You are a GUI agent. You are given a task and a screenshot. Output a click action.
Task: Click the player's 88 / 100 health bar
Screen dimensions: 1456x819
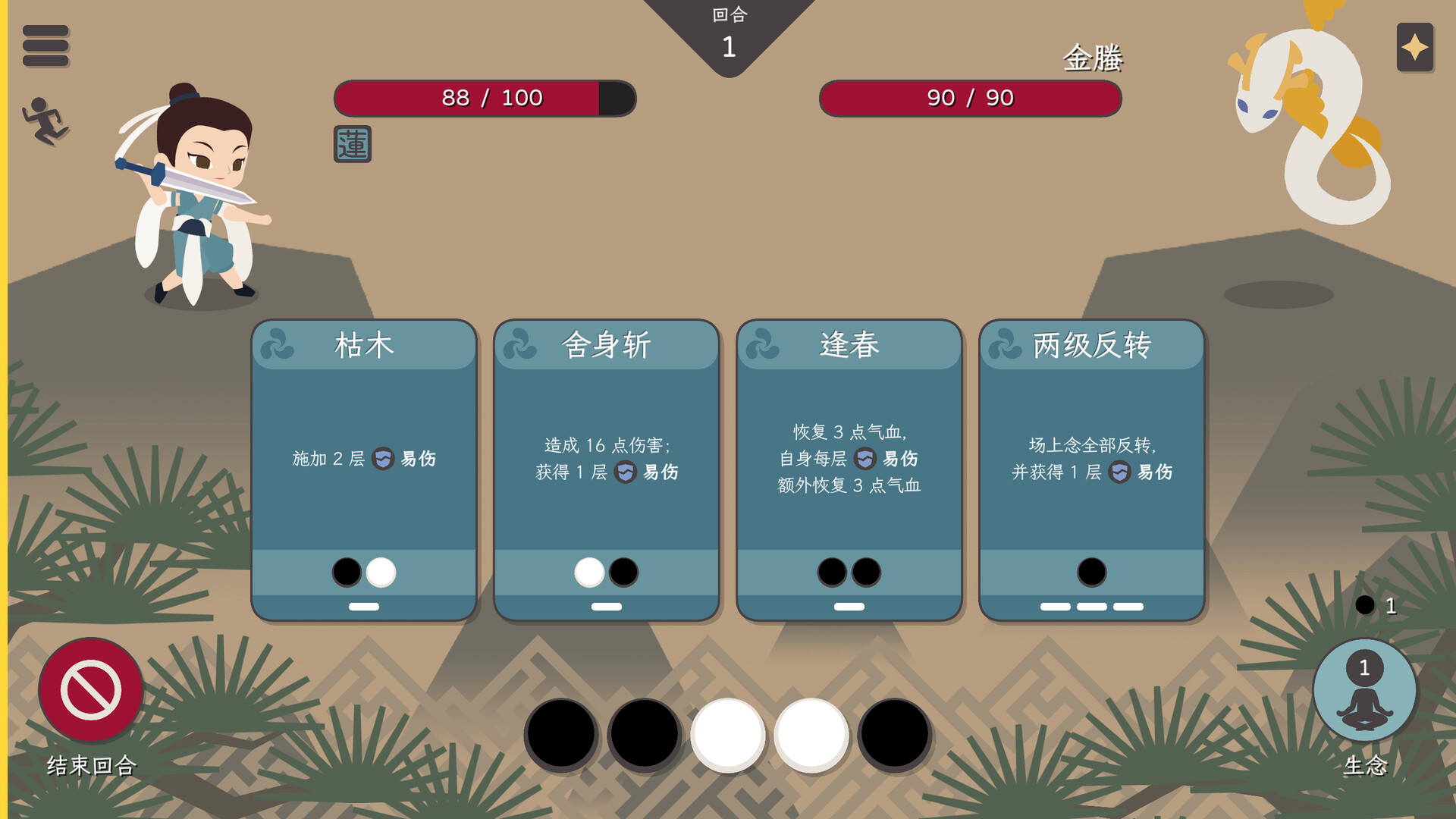click(485, 97)
